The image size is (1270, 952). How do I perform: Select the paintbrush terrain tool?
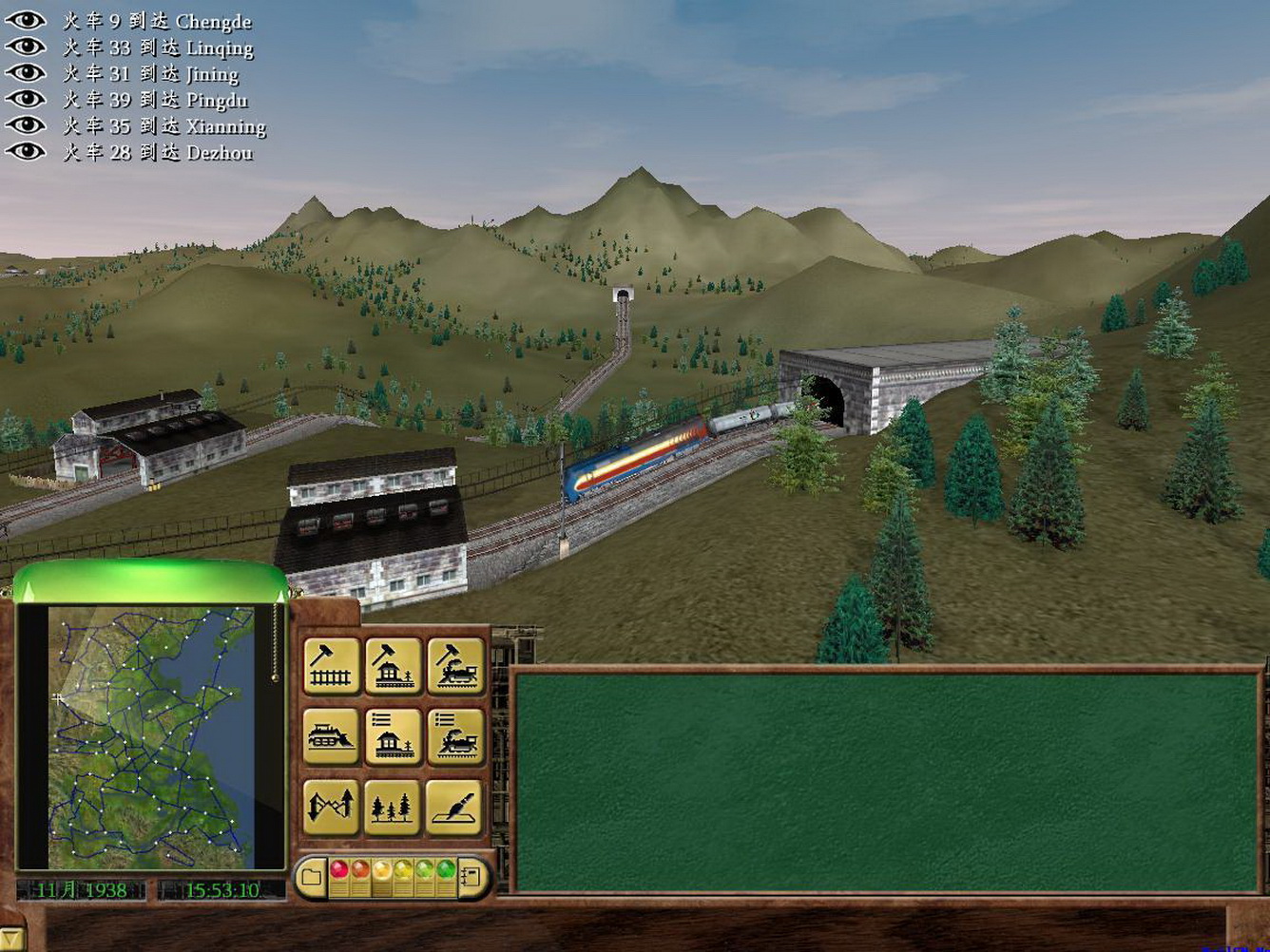[x=455, y=807]
